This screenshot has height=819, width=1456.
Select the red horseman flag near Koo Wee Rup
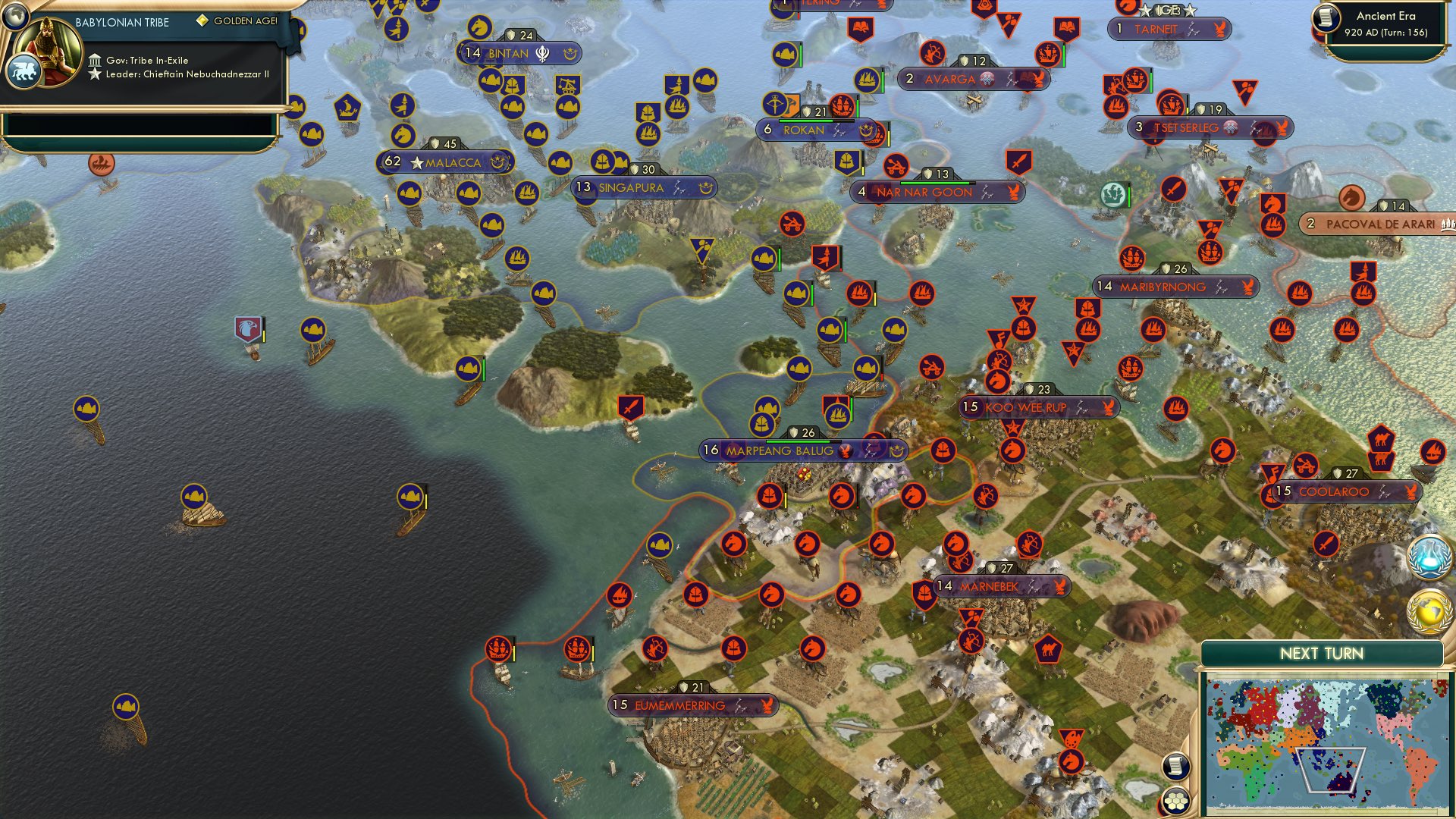click(999, 380)
